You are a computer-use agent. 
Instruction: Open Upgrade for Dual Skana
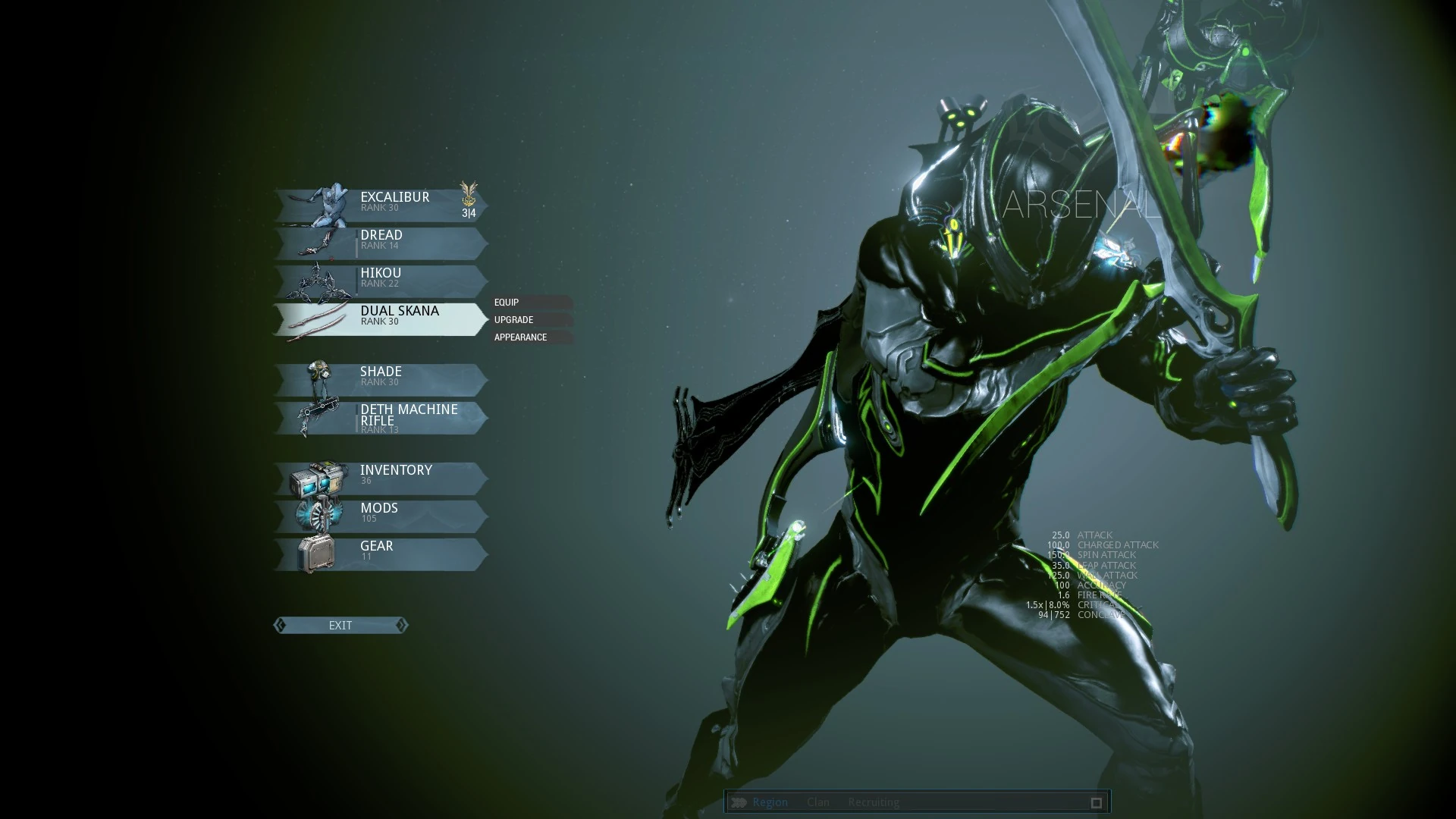531,319
